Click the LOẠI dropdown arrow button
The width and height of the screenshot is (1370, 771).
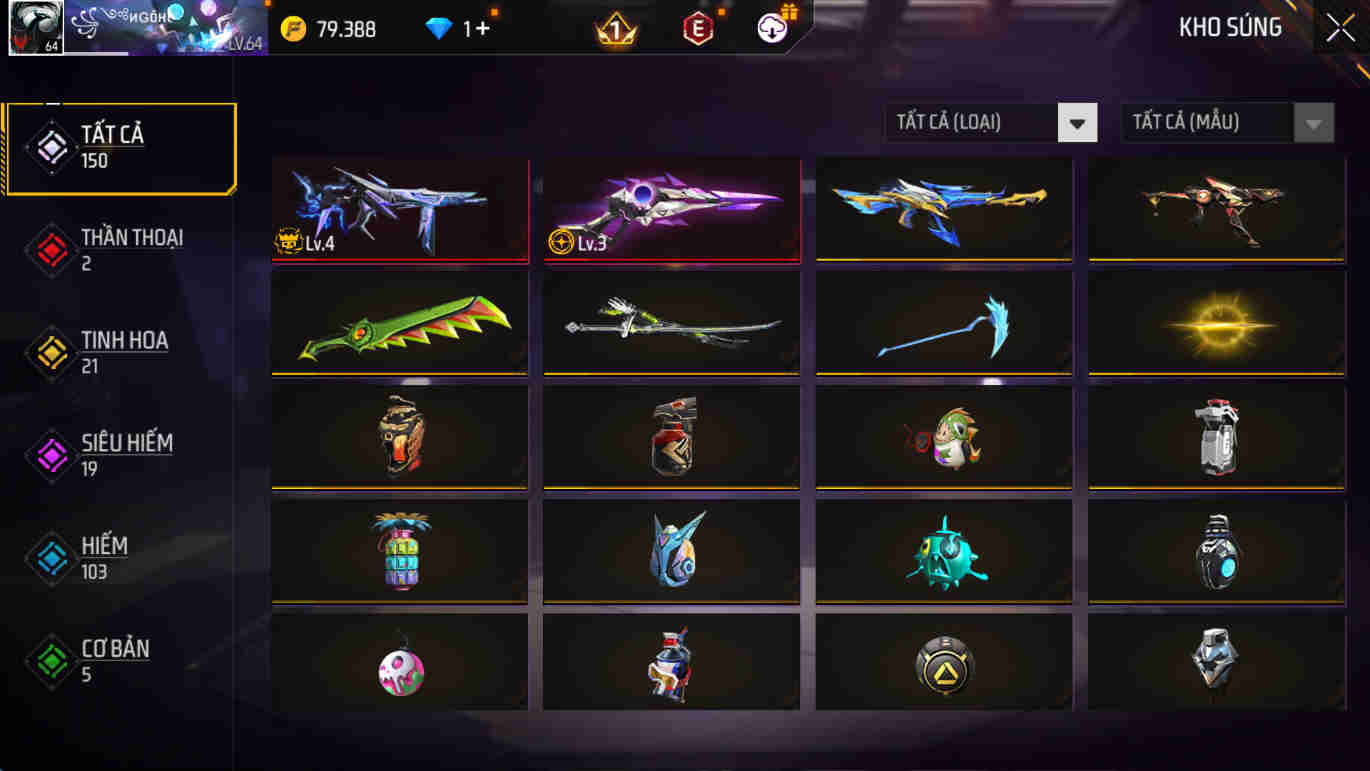(1077, 122)
